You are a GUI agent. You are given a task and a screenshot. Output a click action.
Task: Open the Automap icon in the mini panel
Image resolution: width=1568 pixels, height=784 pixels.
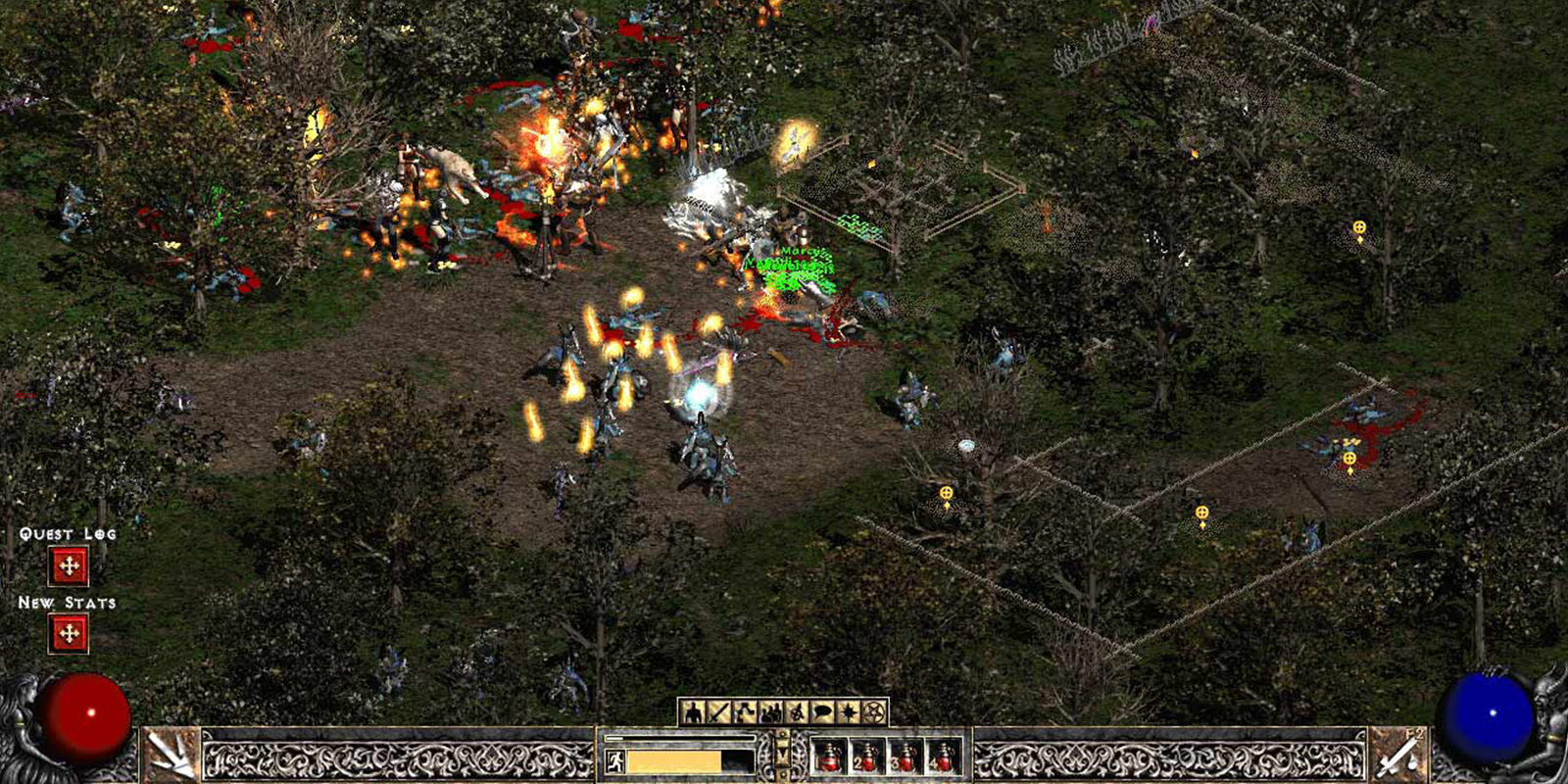point(798,711)
